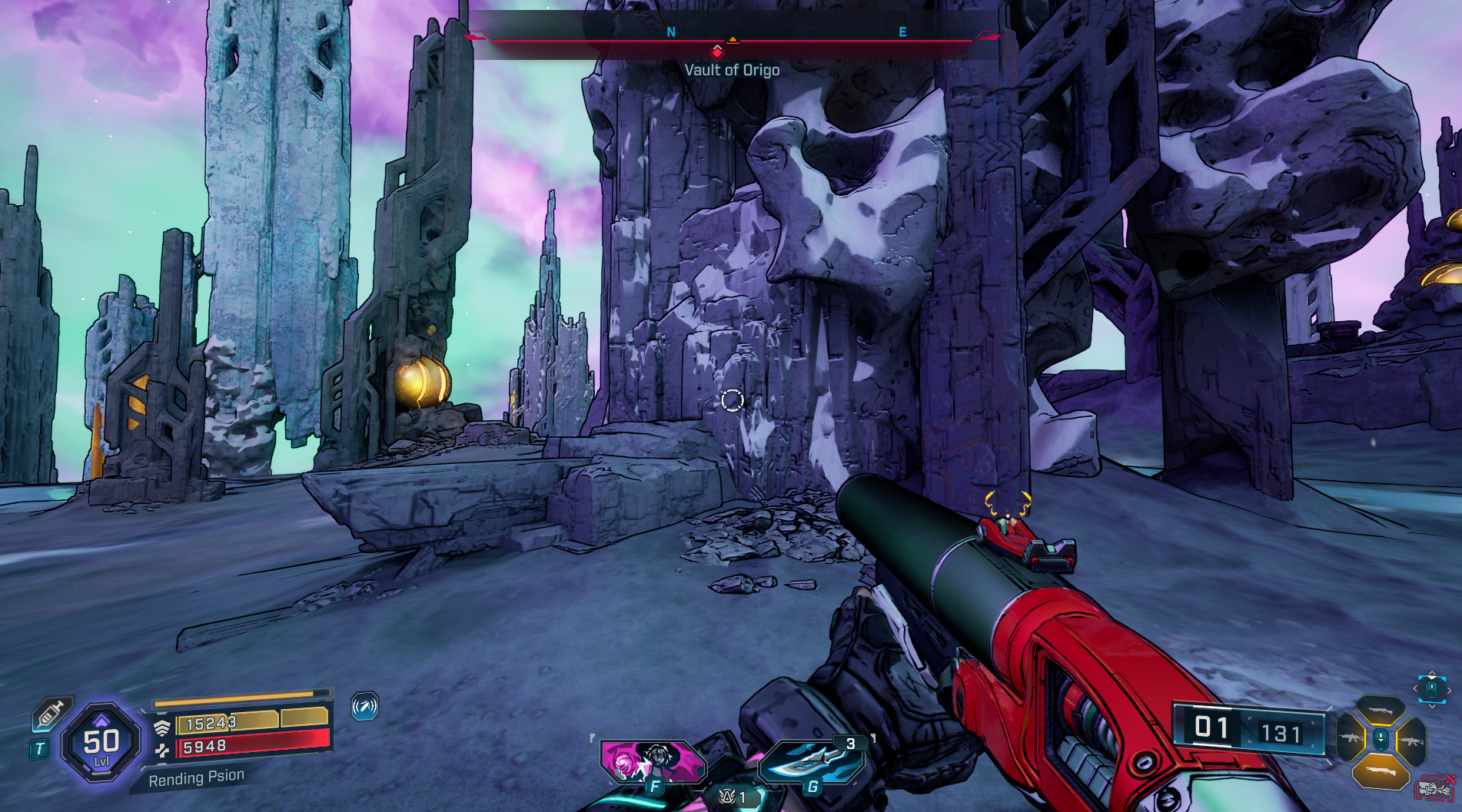The image size is (1462, 812).
Task: Click the red diamond objective marker on compass
Action: (717, 52)
